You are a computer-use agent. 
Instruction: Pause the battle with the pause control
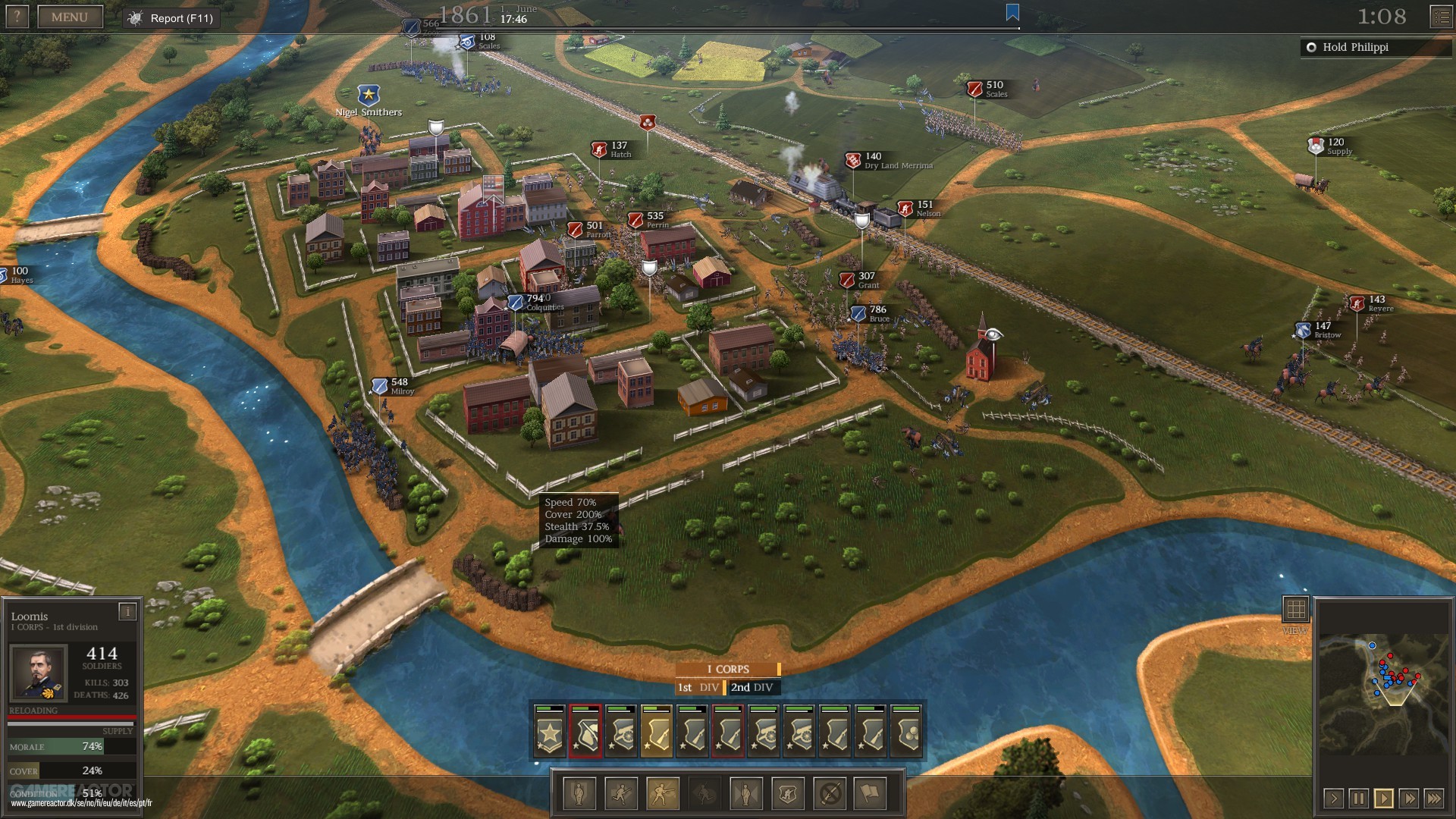1359,798
